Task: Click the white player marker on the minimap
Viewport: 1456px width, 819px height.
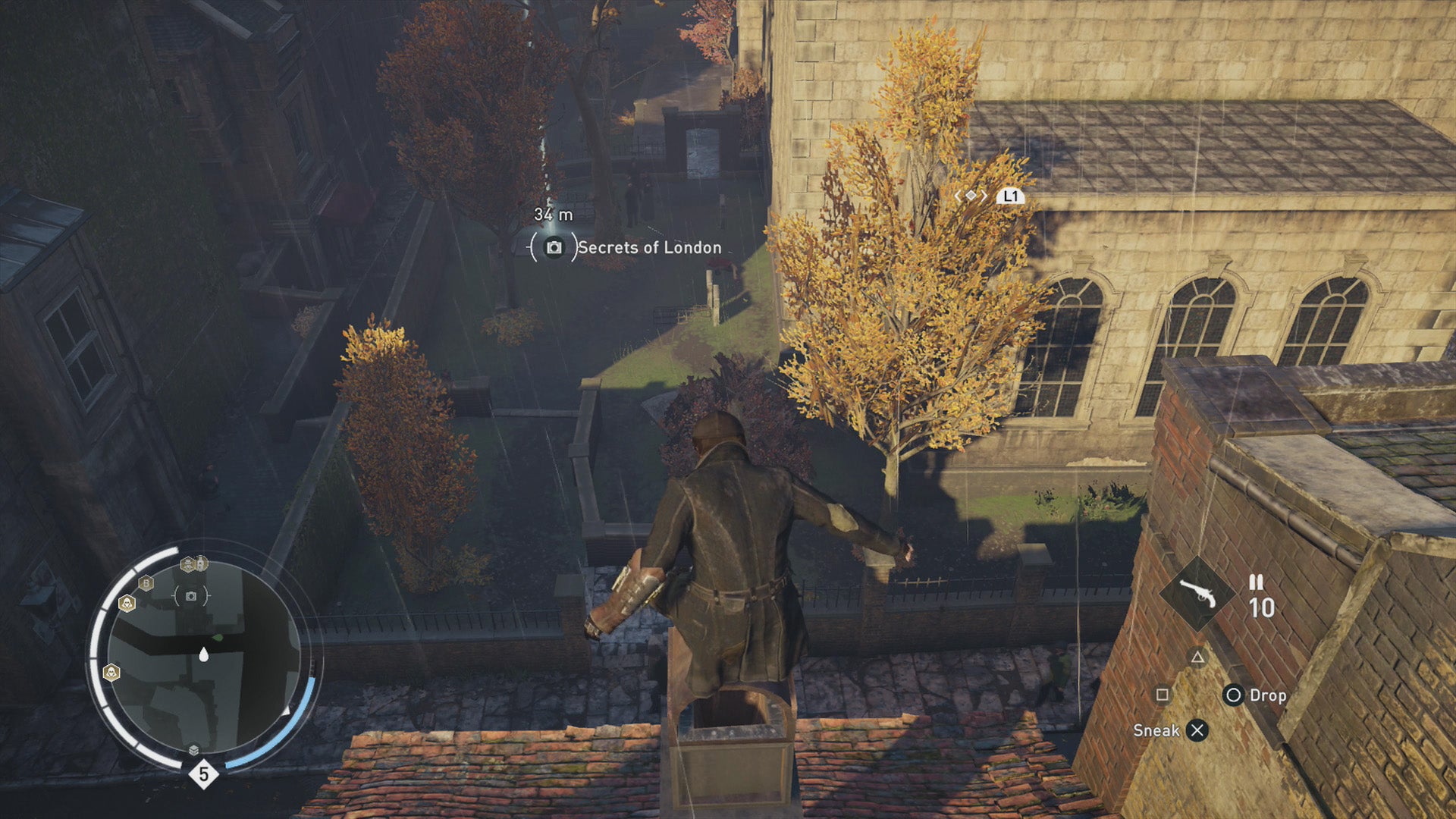Action: point(203,654)
